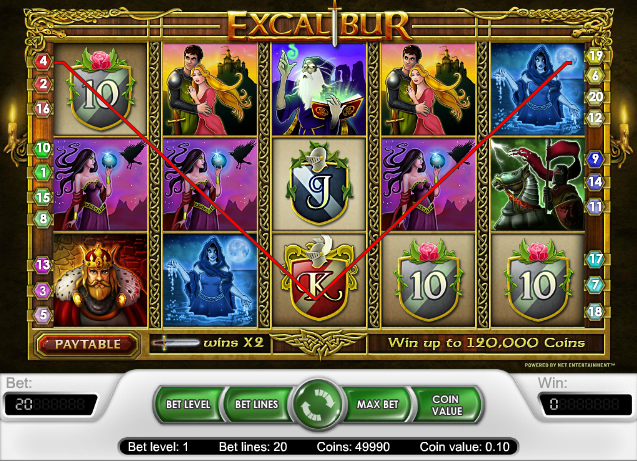
Task: Select bet line number 4 marker
Action: (x=42, y=62)
